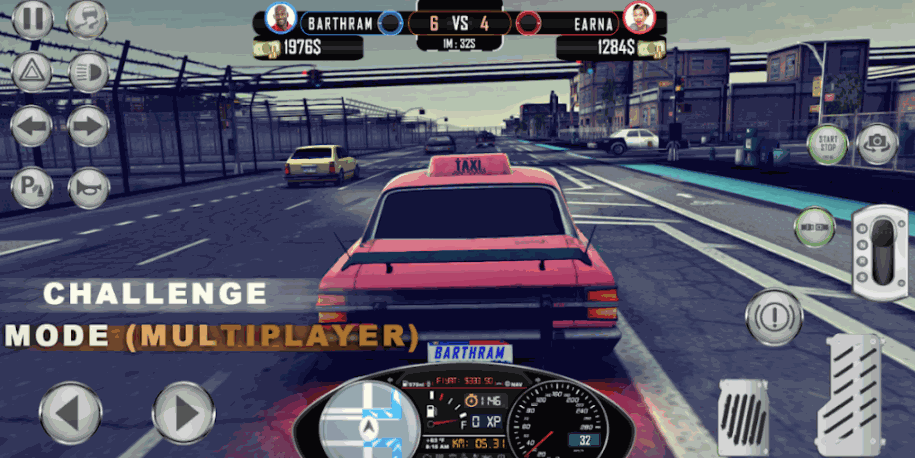Activate the right turn signal arrow
This screenshot has height=458, width=915.
(x=88, y=127)
